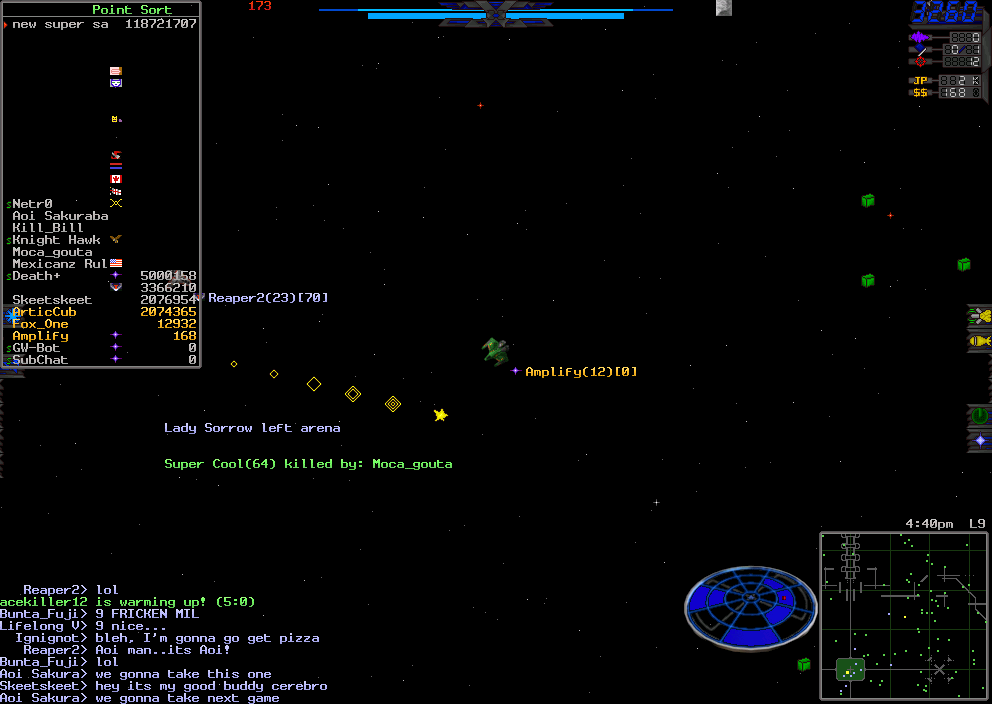
Task: Choose the SubChat row
Action: pyautogui.click(x=40, y=360)
